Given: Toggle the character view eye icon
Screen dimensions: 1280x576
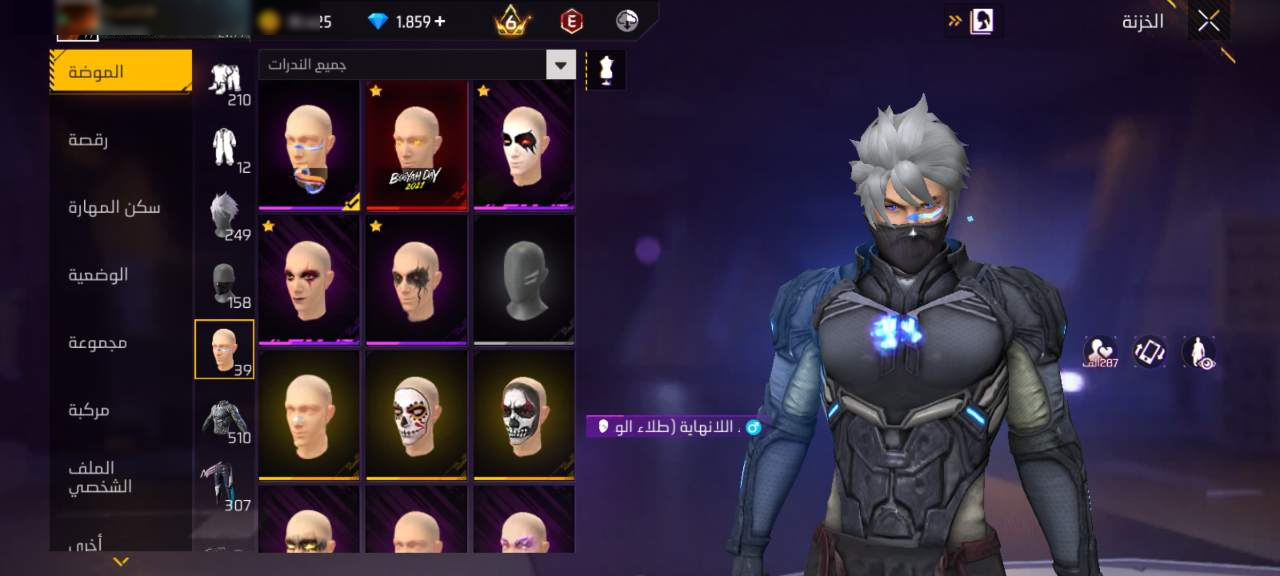Looking at the screenshot, I should [x=1199, y=352].
